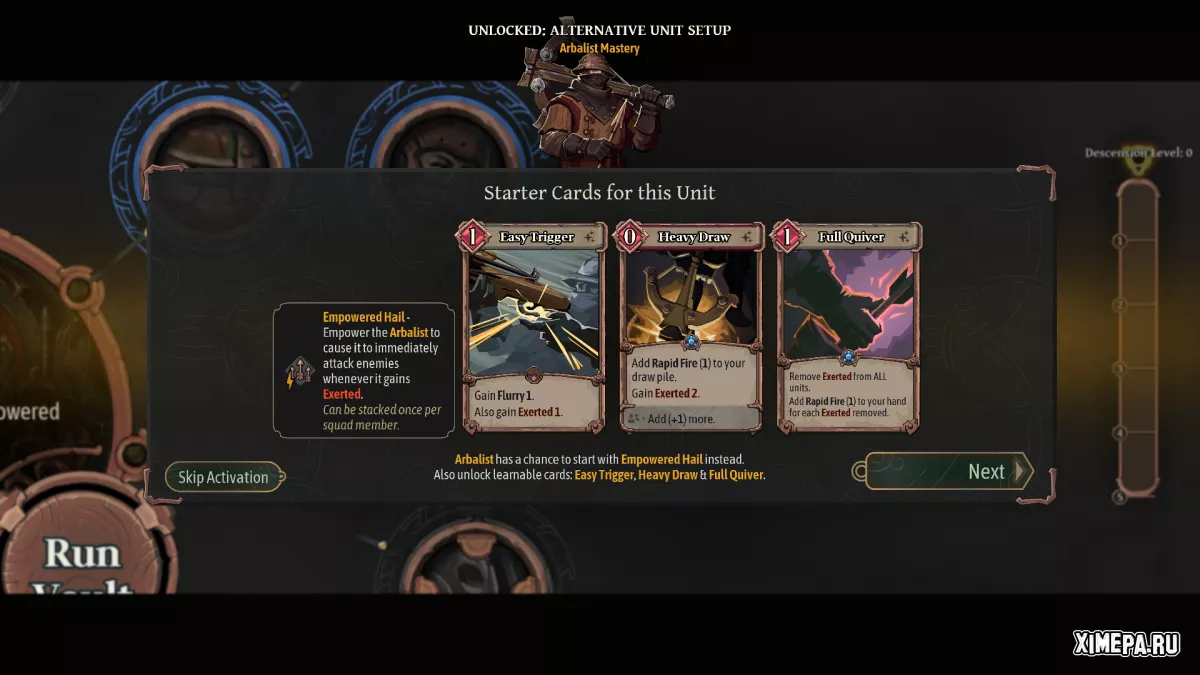Viewport: 1200px width, 675px height.
Task: Choose Skip Activation
Action: point(223,477)
